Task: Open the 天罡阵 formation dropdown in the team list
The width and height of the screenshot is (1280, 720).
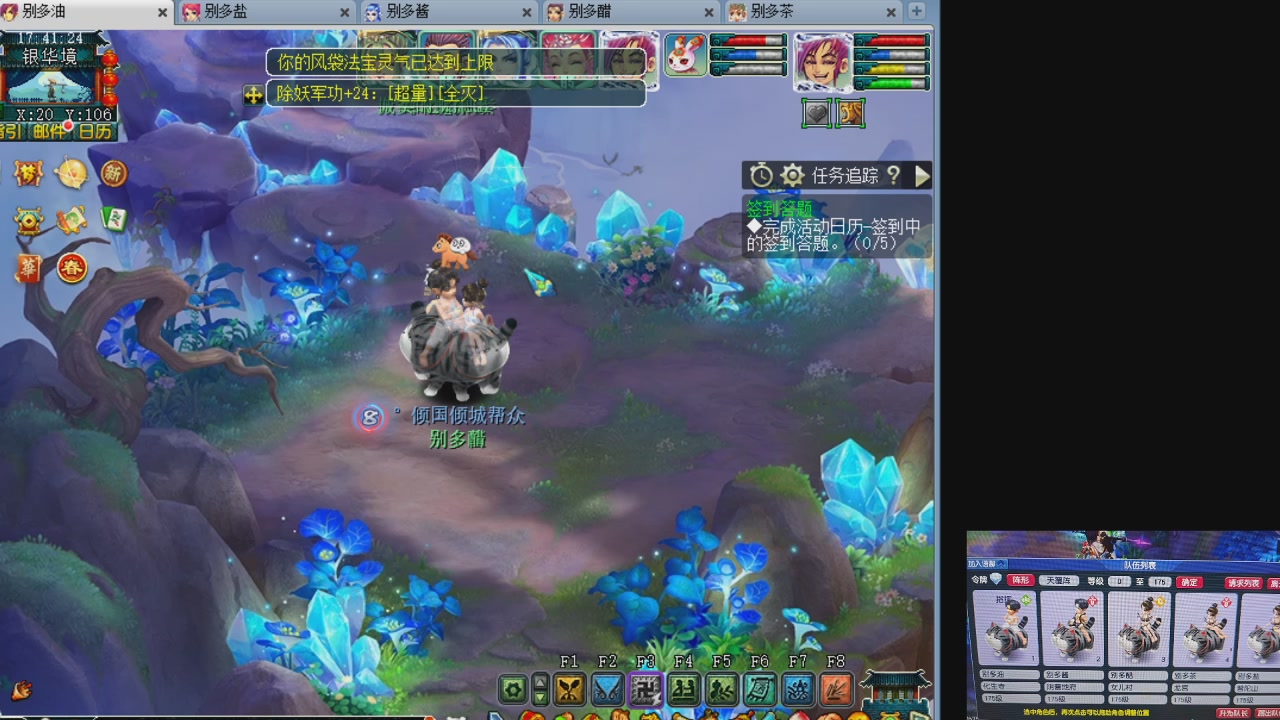Action: pyautogui.click(x=1059, y=581)
